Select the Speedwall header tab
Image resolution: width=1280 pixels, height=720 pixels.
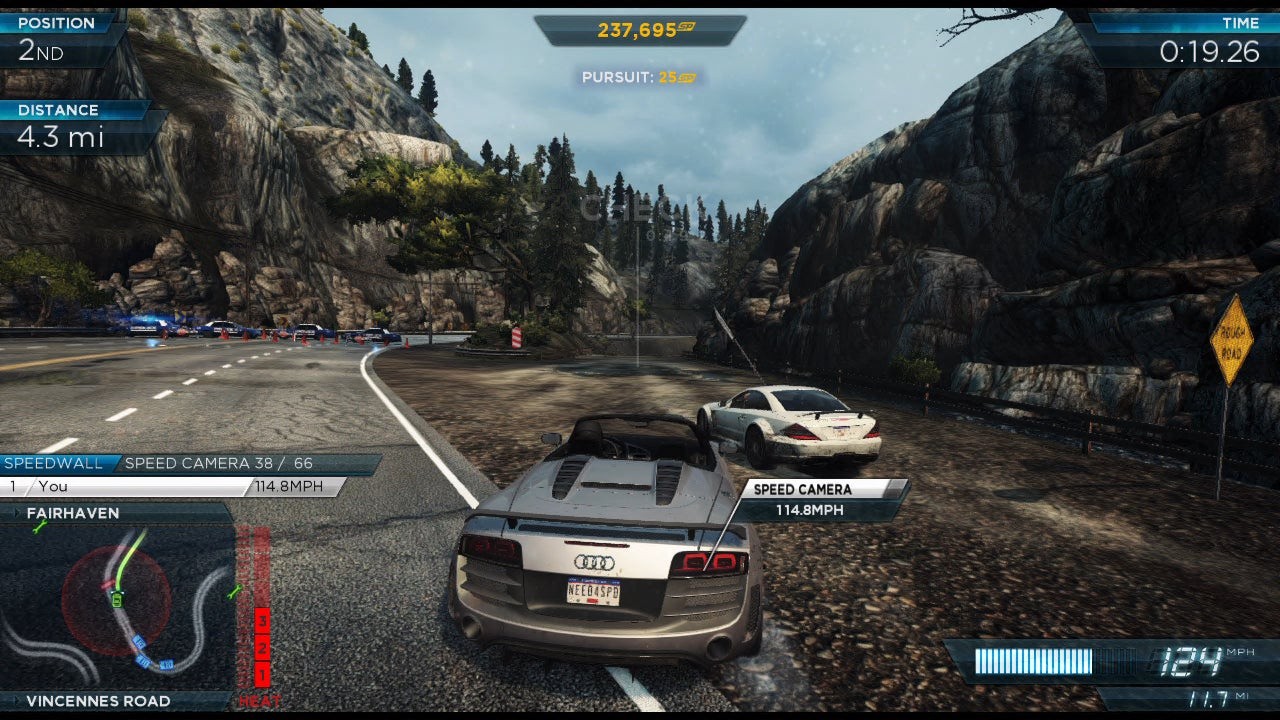click(54, 464)
